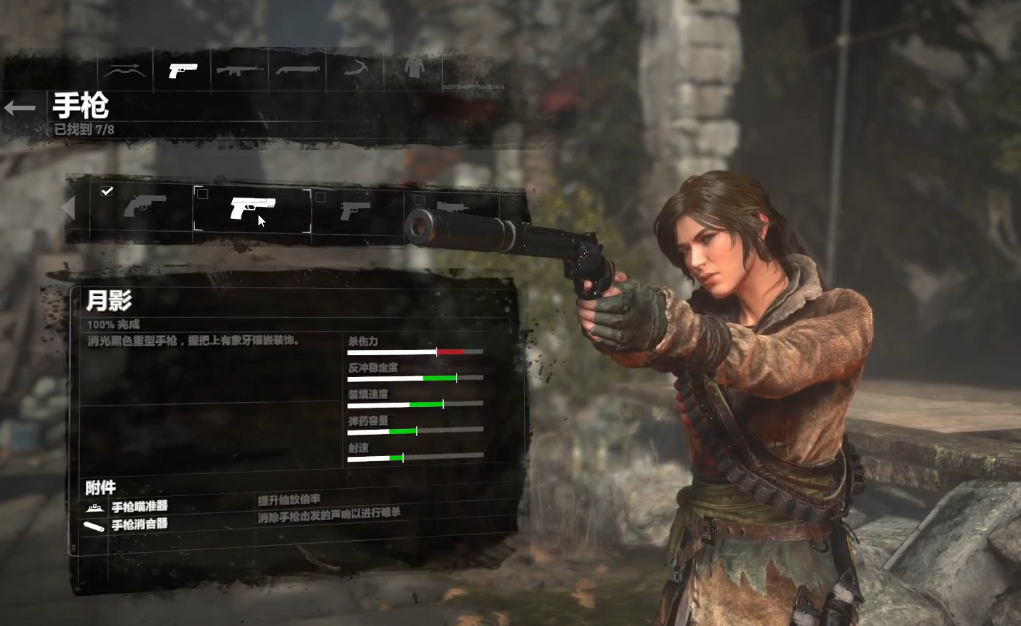Go back using the left arrow beside 手枪

tap(20, 108)
